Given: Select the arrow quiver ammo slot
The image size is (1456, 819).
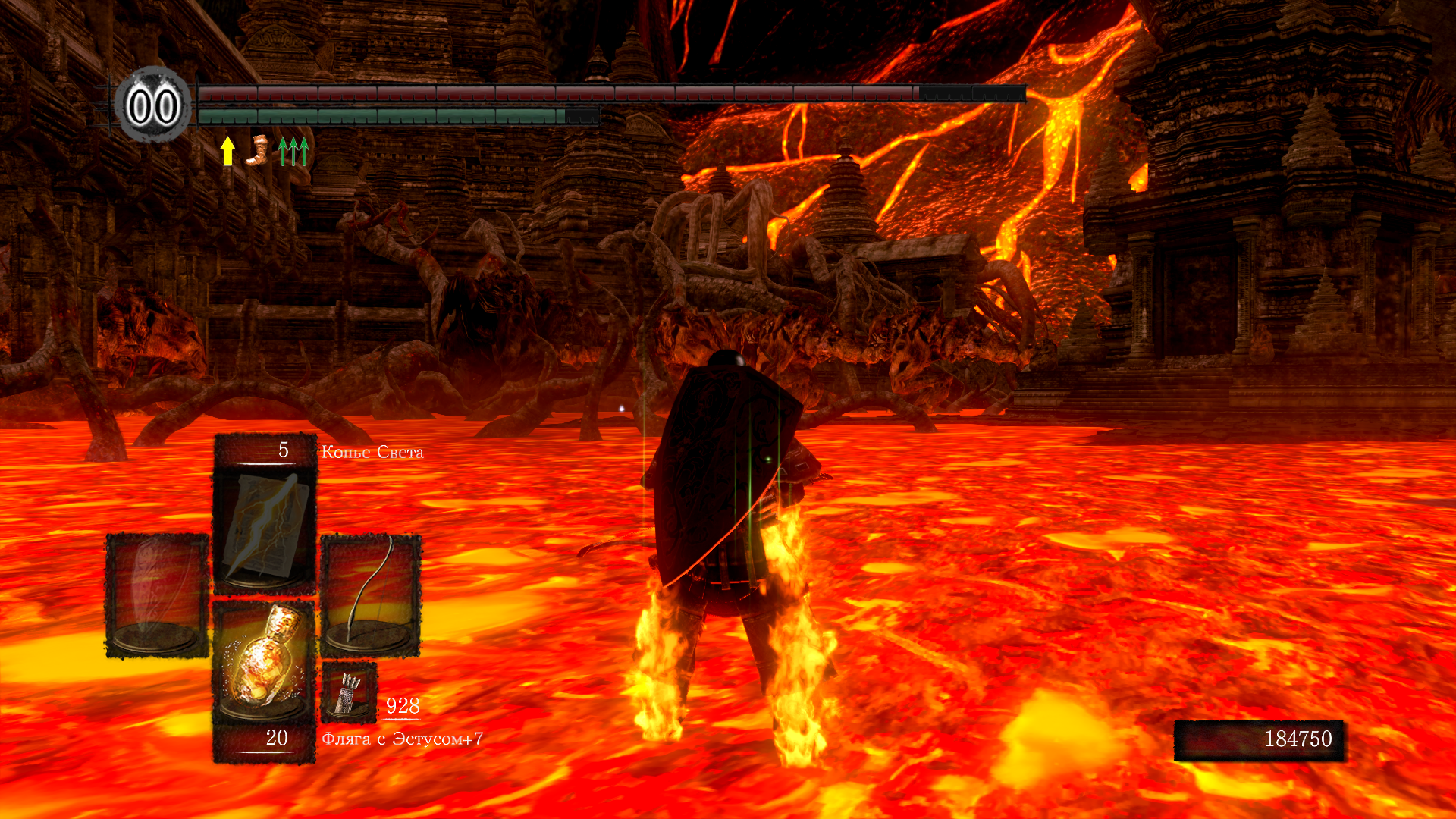Looking at the screenshot, I should (349, 692).
